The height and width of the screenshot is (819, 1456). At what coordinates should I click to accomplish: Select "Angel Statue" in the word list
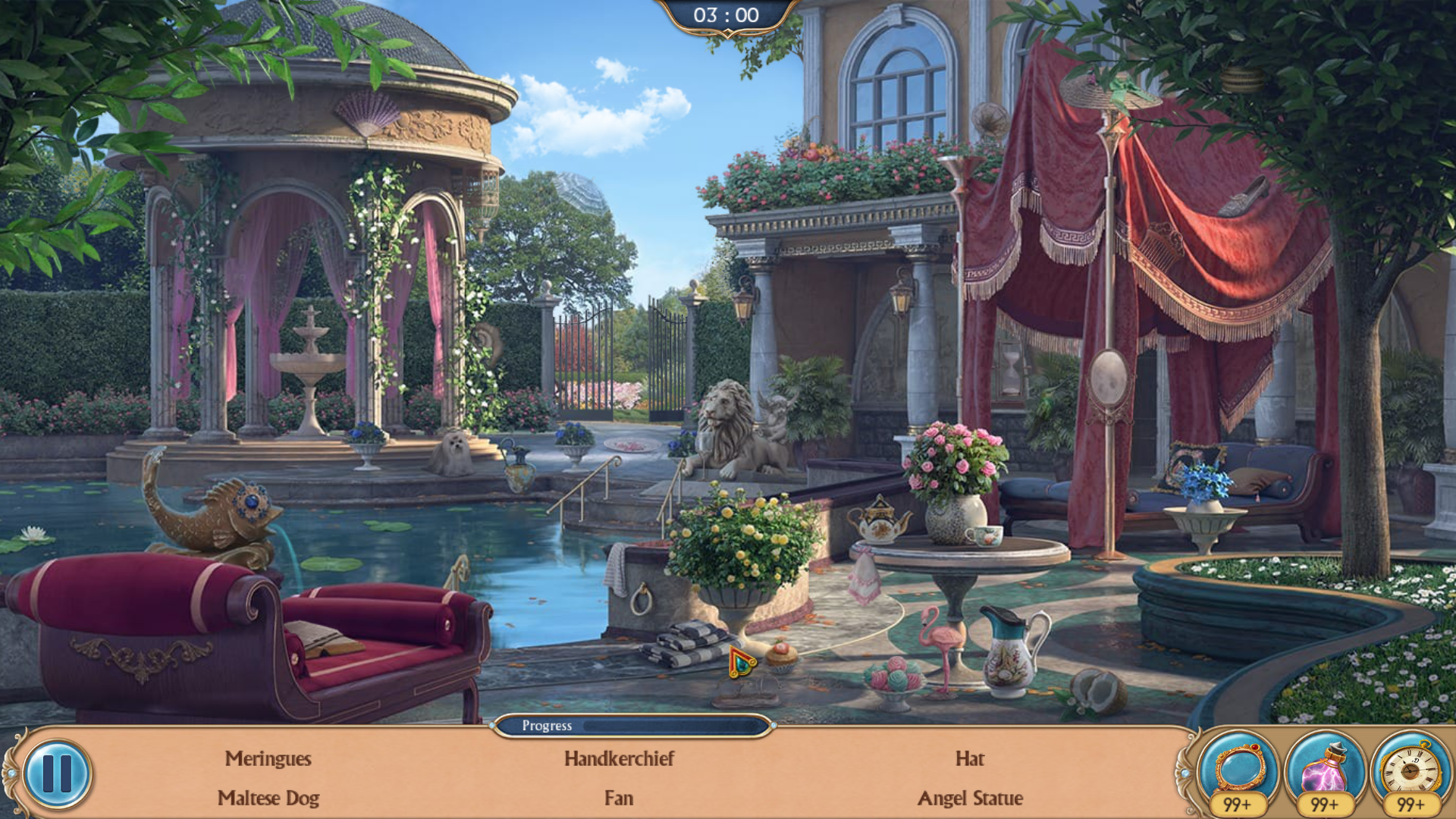click(971, 798)
